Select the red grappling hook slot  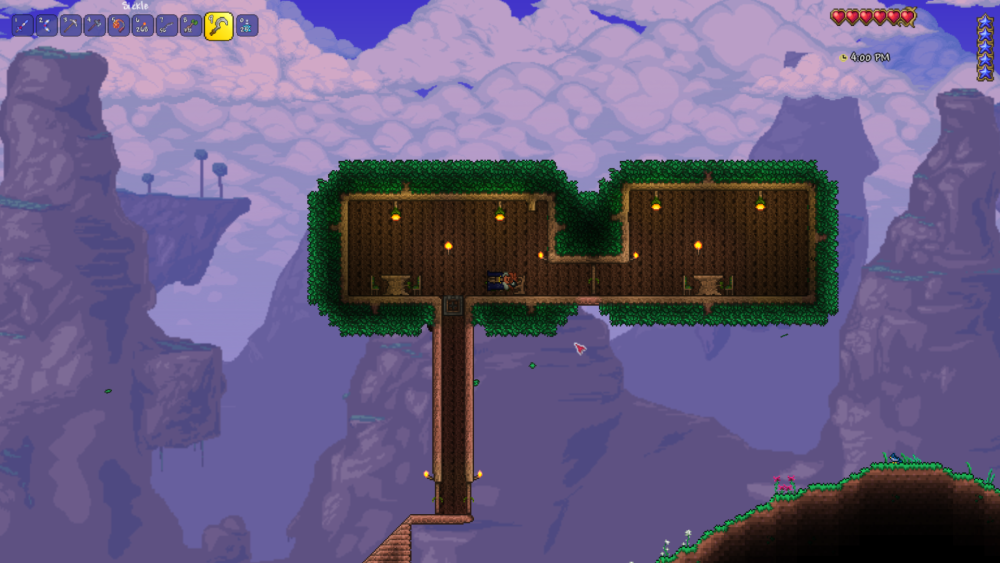119,25
